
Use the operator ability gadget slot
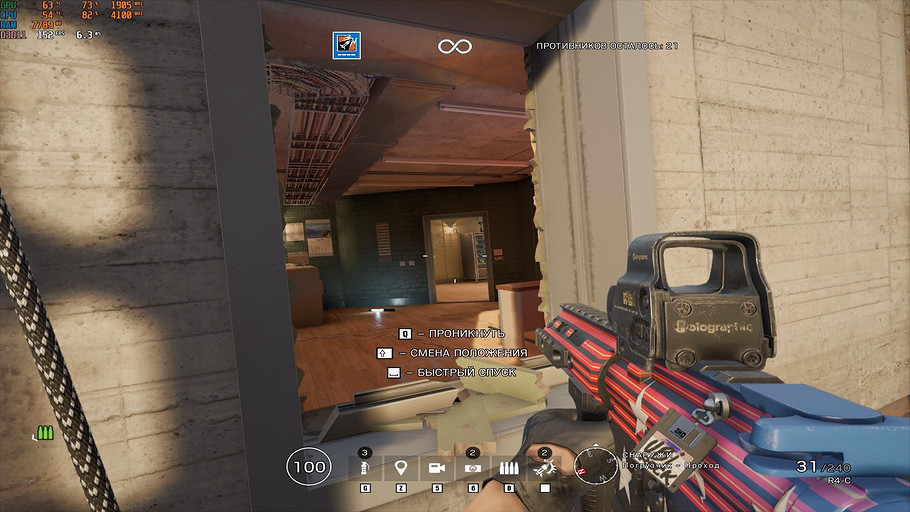[545, 468]
